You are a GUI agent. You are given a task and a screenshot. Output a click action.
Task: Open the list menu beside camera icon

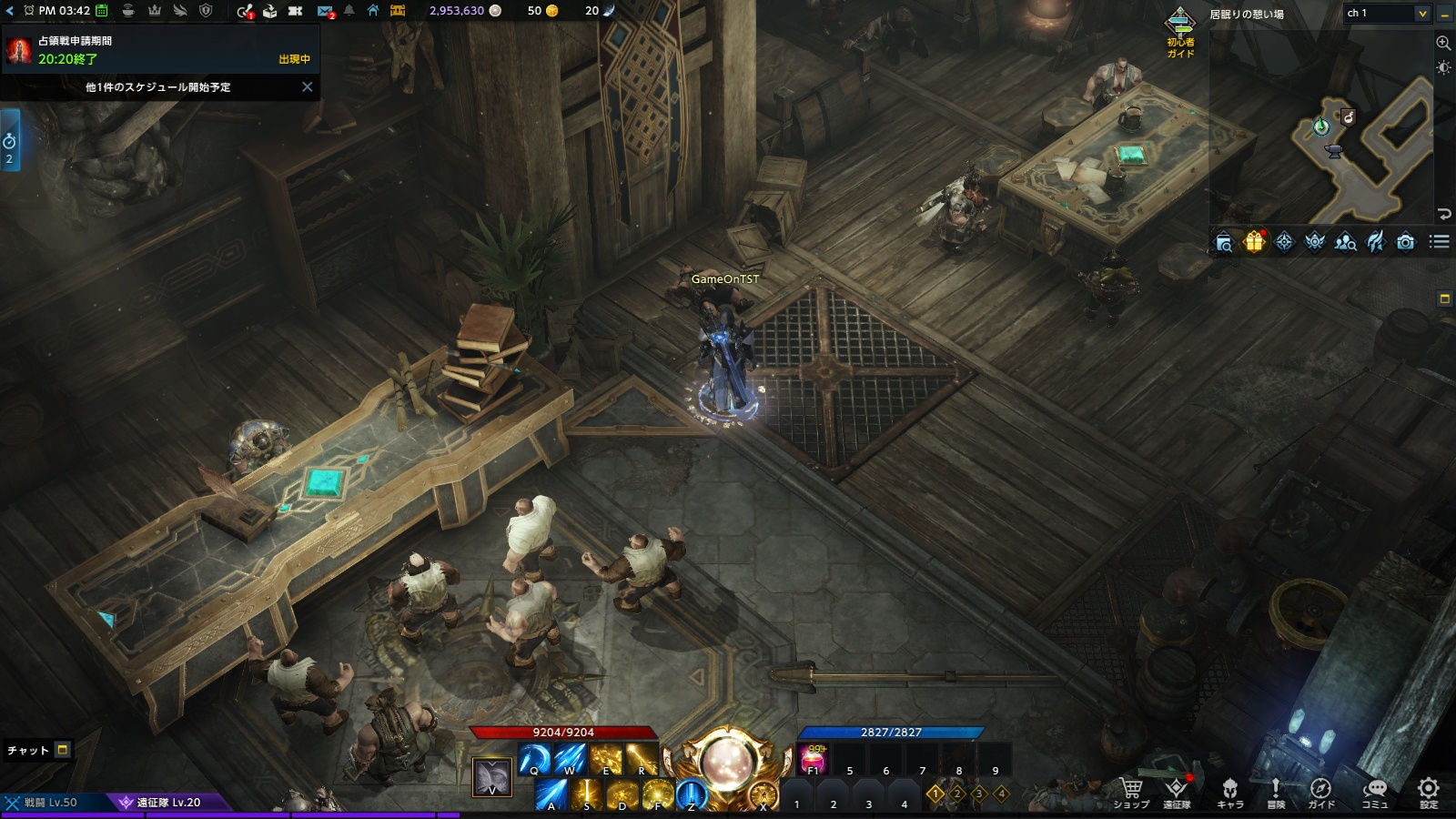click(1439, 242)
